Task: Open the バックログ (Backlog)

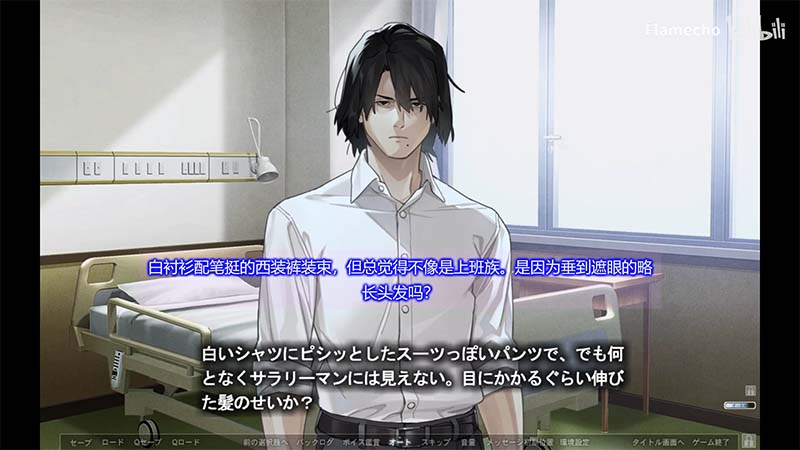Action: click(315, 441)
